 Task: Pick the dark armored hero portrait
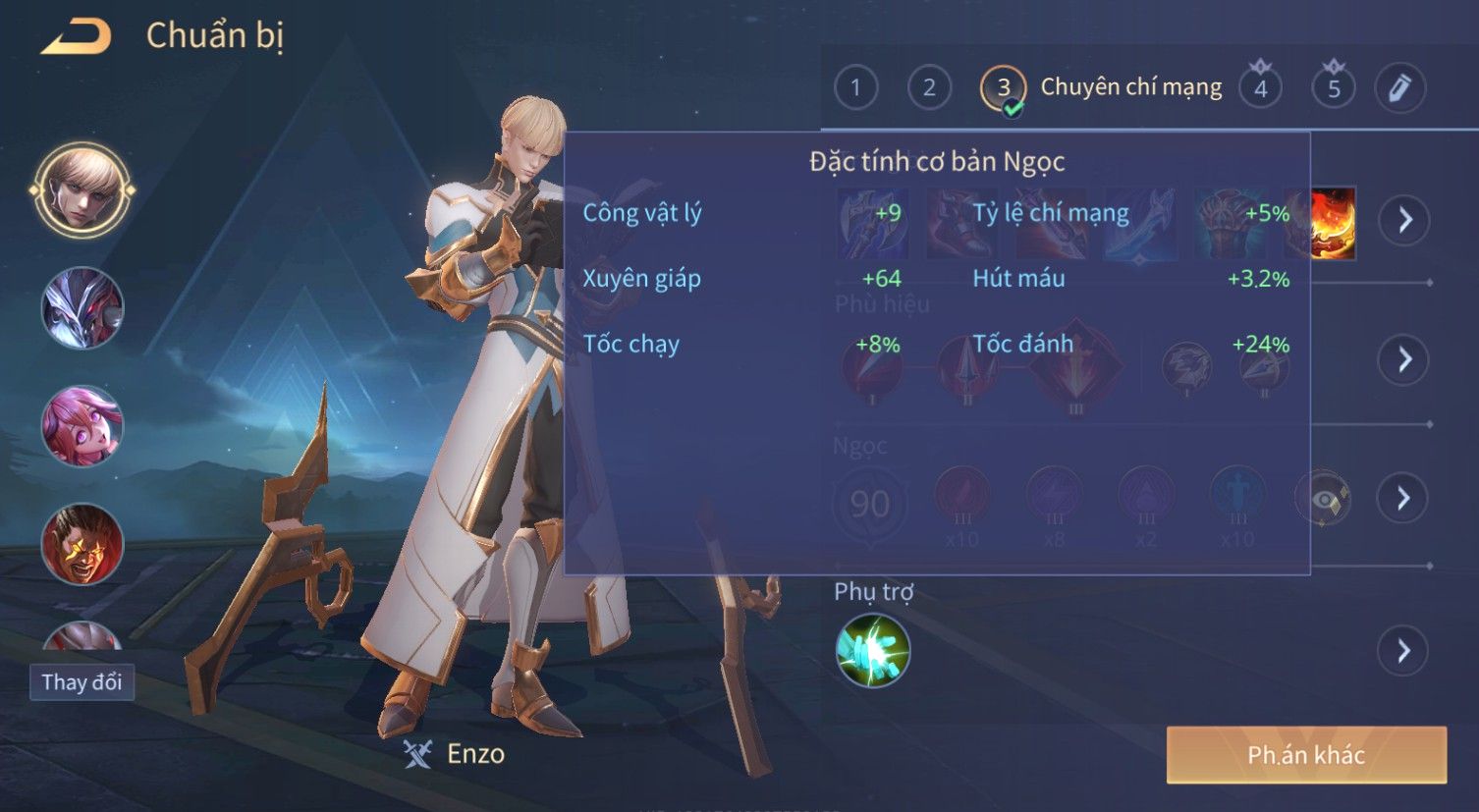click(82, 308)
